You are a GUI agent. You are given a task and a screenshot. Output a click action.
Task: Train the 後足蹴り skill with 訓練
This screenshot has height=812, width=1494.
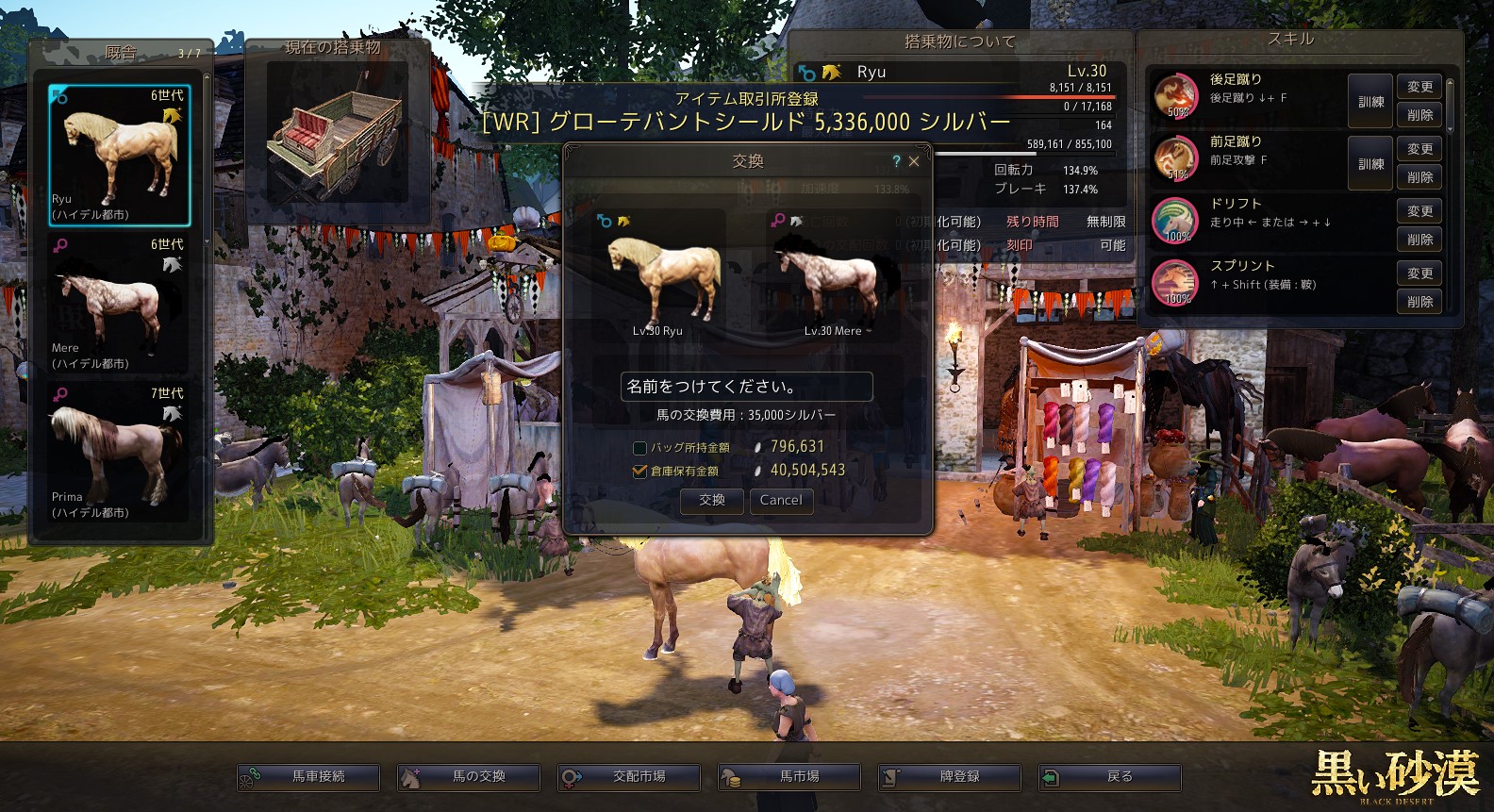tap(1370, 102)
